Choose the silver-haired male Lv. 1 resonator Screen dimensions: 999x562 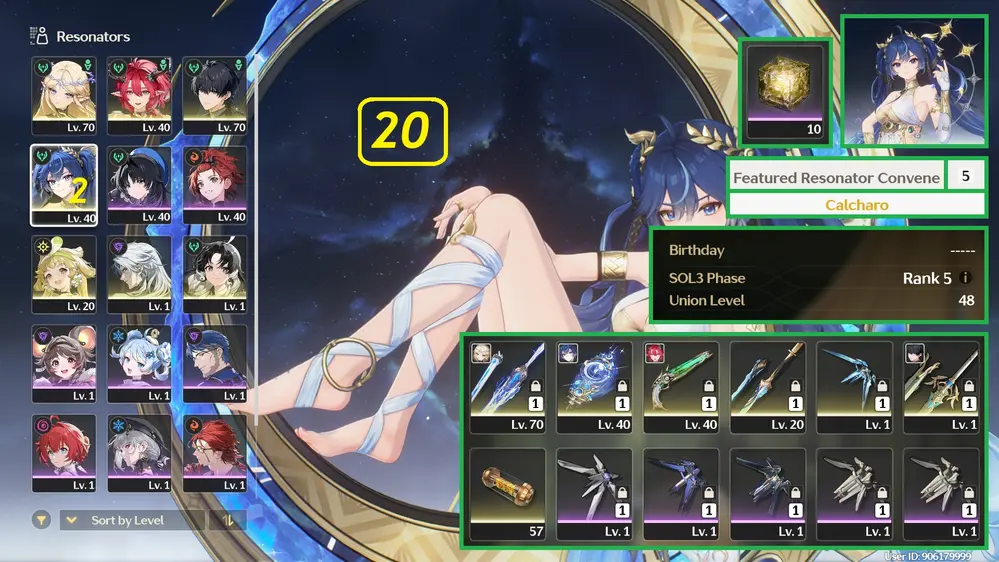[140, 274]
